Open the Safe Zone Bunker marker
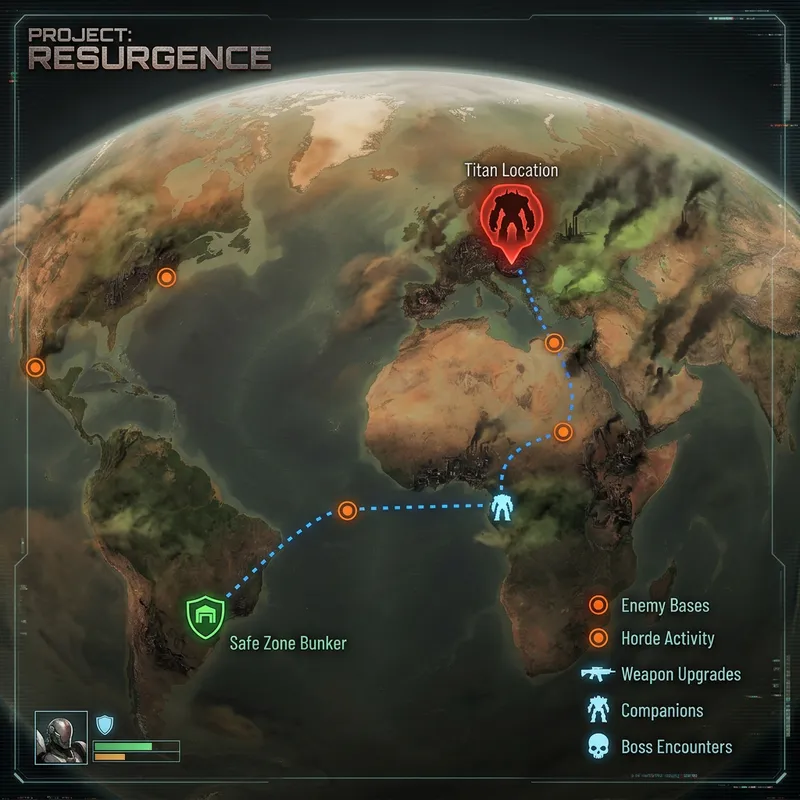This screenshot has width=800, height=800. [x=207, y=617]
